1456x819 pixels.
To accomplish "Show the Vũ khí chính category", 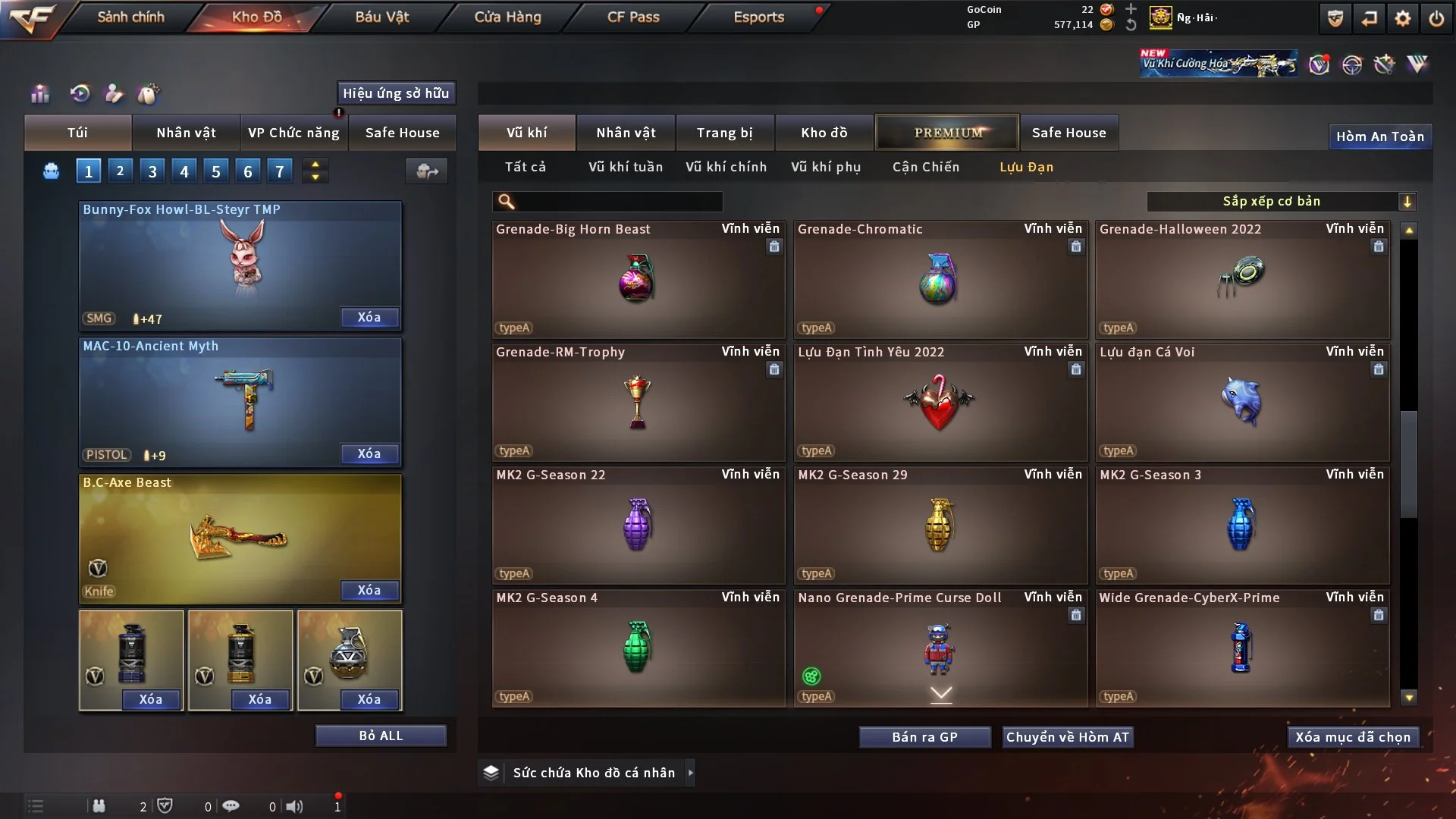I will click(x=726, y=167).
